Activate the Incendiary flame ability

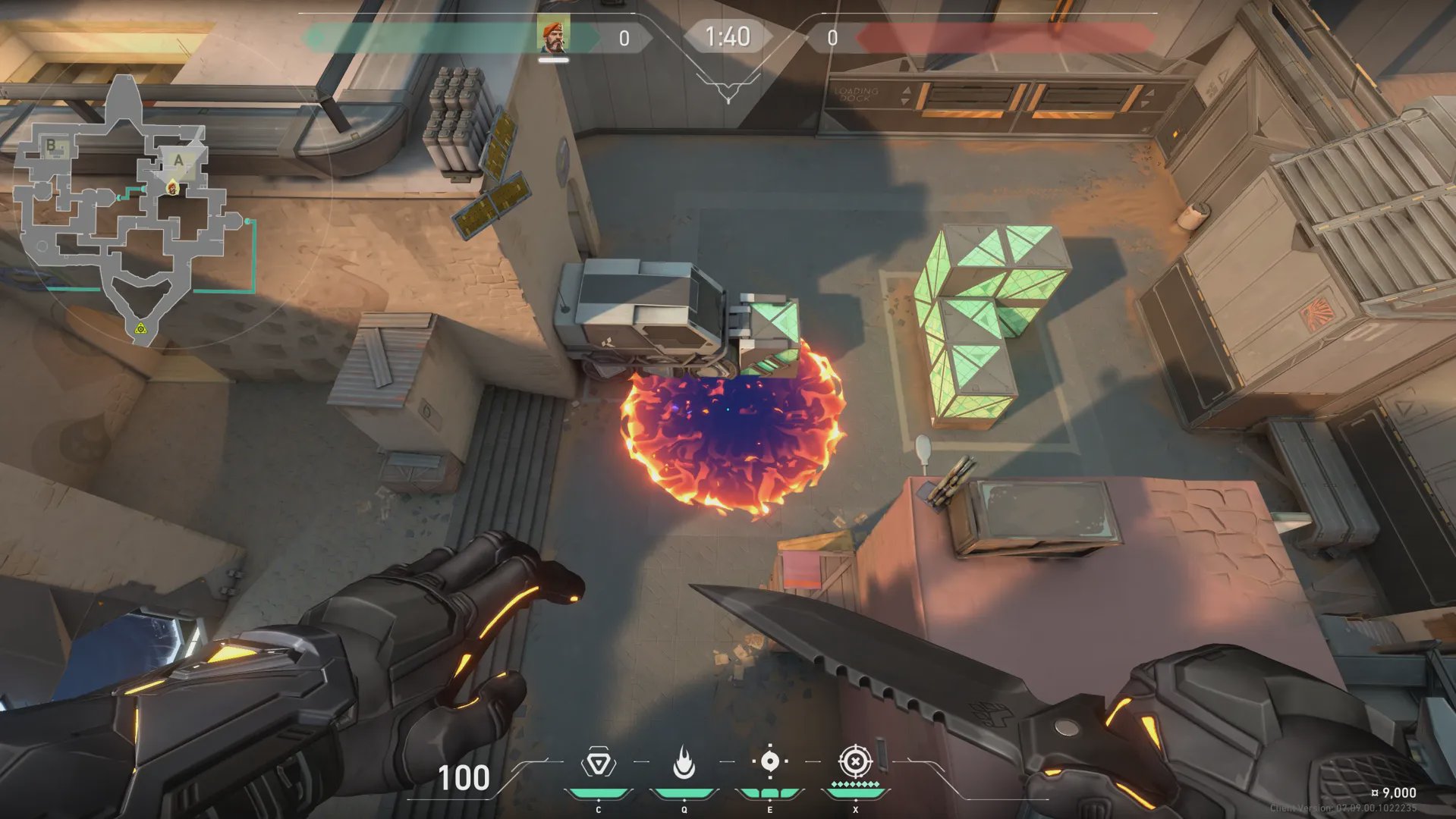(x=684, y=763)
